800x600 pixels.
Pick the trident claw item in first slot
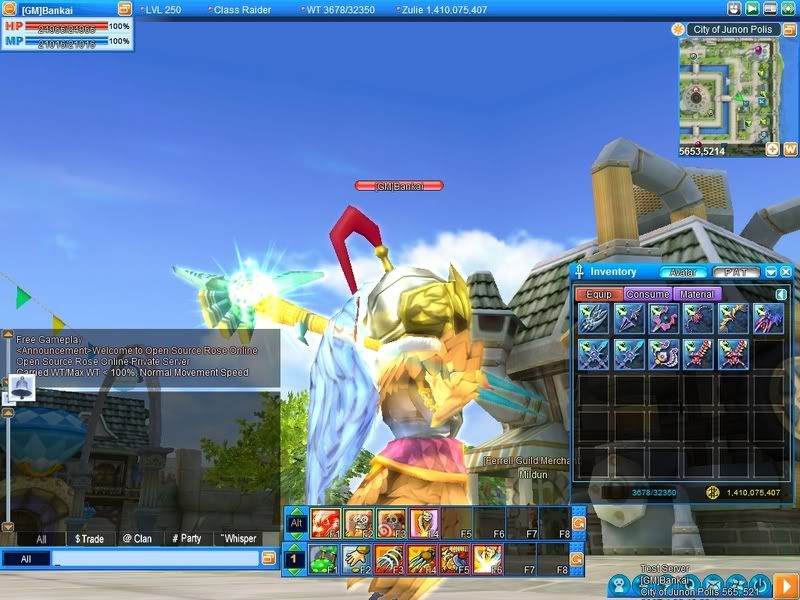tap(594, 319)
